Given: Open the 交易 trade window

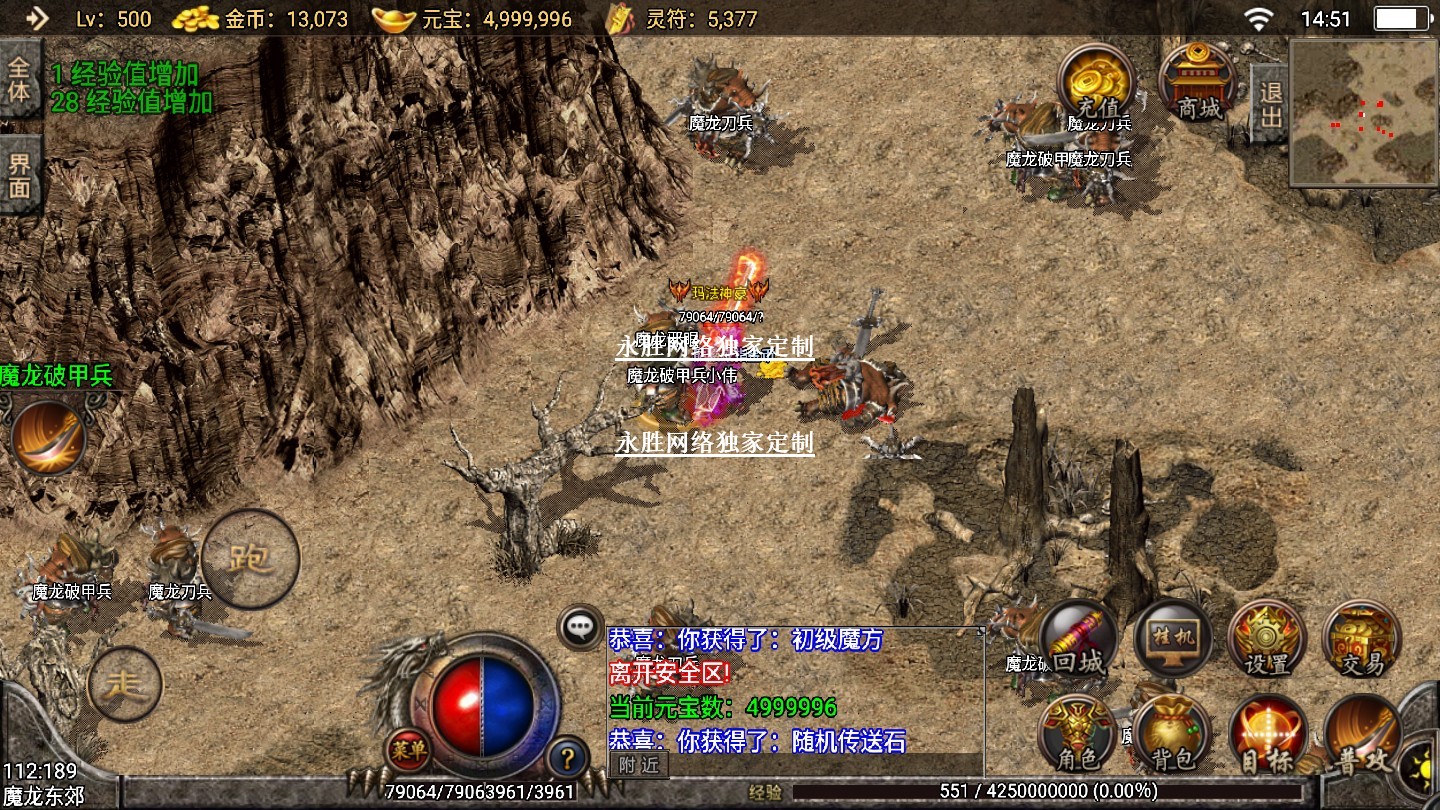Looking at the screenshot, I should point(1361,639).
